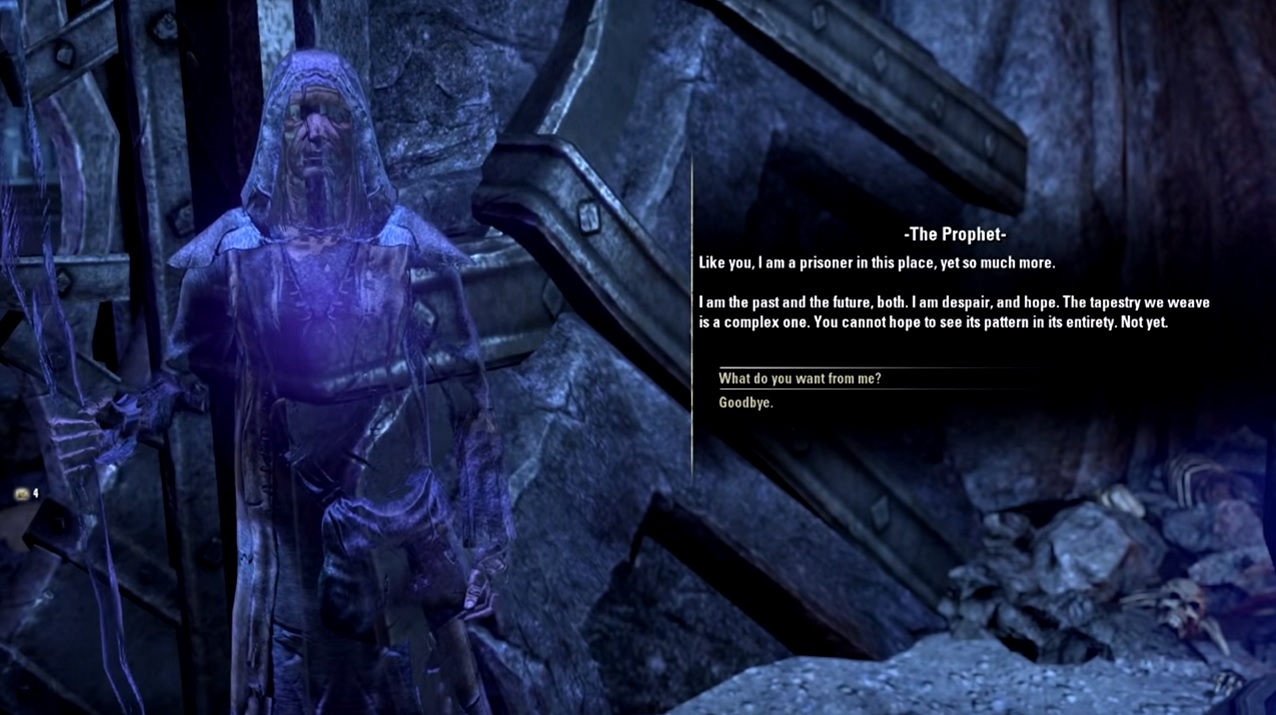
Task: Choose the Goodbye dialogue option
Action: click(x=746, y=403)
